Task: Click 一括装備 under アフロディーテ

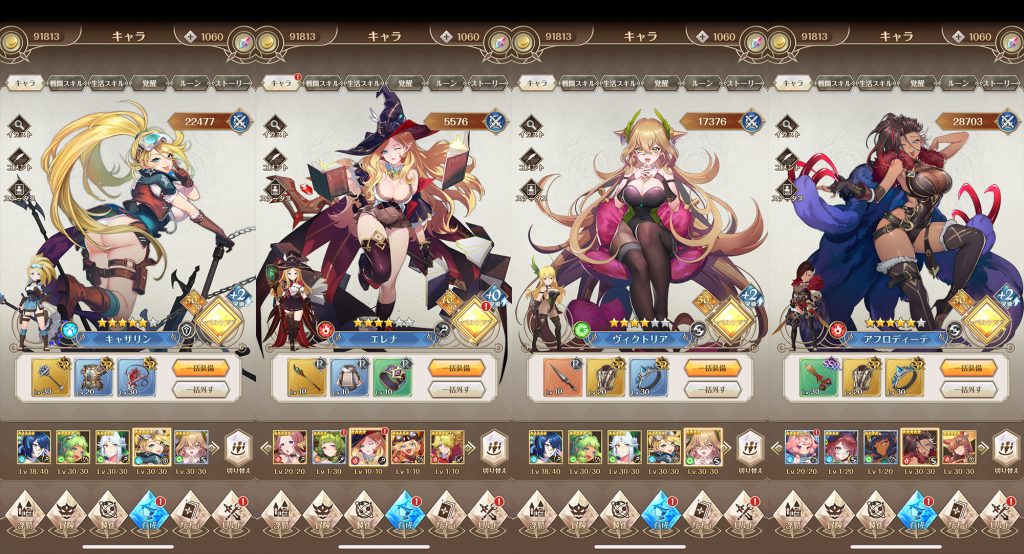Action: pyautogui.click(x=968, y=367)
